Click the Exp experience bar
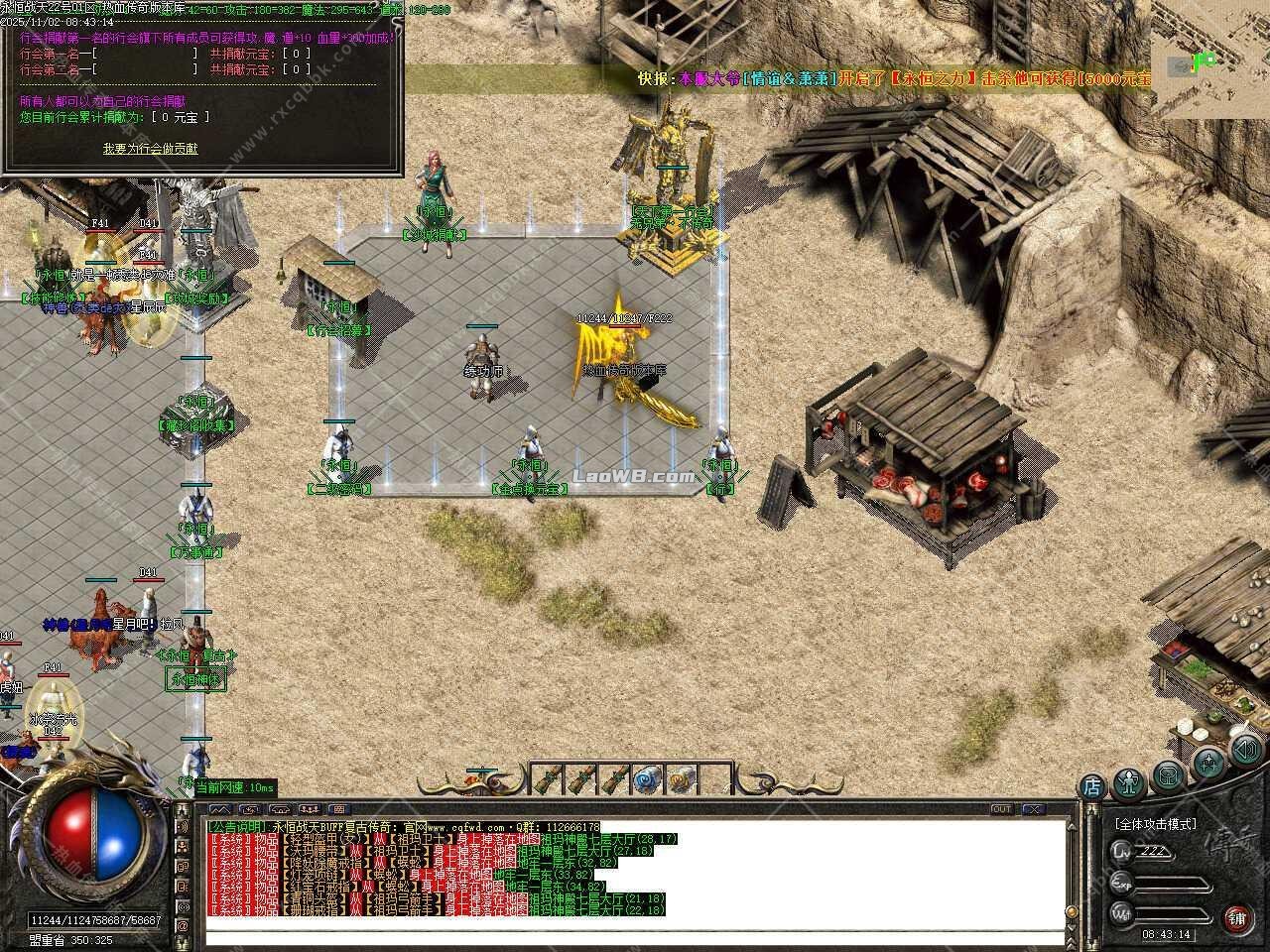1270x952 pixels. [1171, 882]
